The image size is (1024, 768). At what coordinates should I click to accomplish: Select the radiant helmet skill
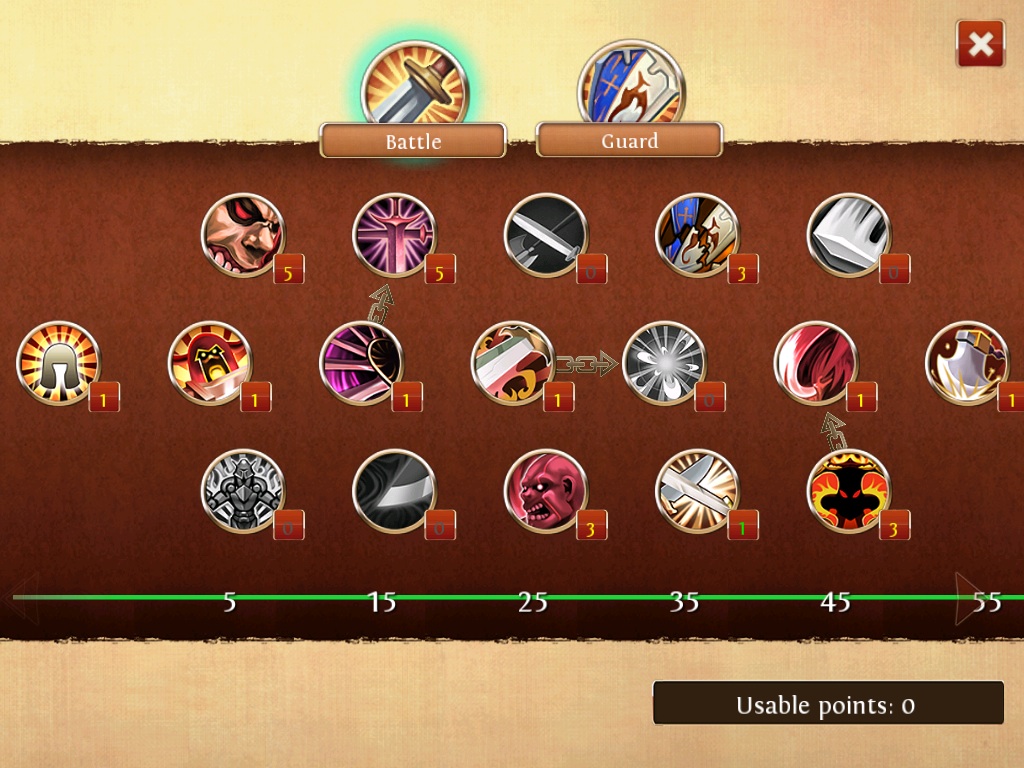58,363
